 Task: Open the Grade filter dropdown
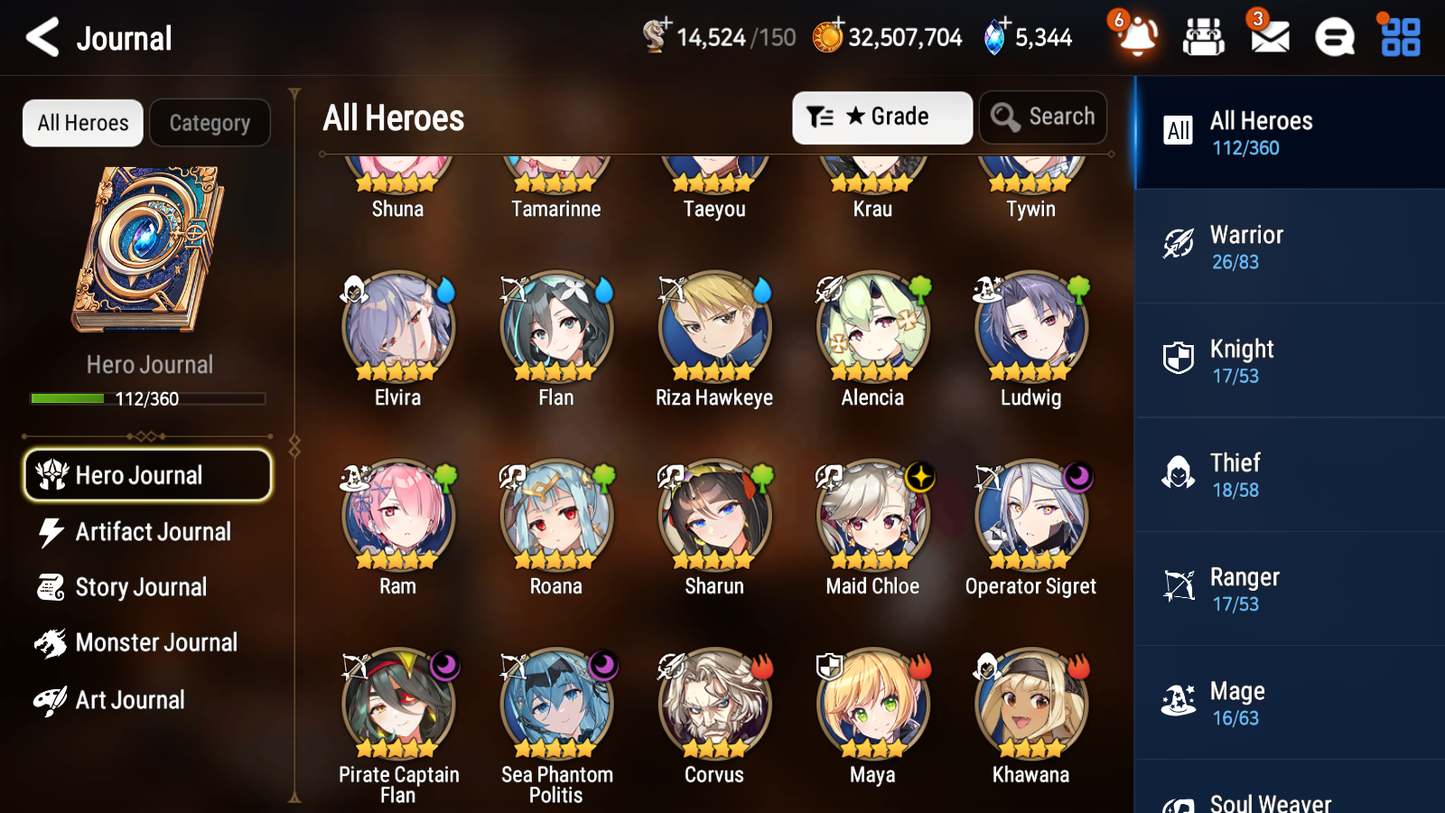click(x=882, y=117)
